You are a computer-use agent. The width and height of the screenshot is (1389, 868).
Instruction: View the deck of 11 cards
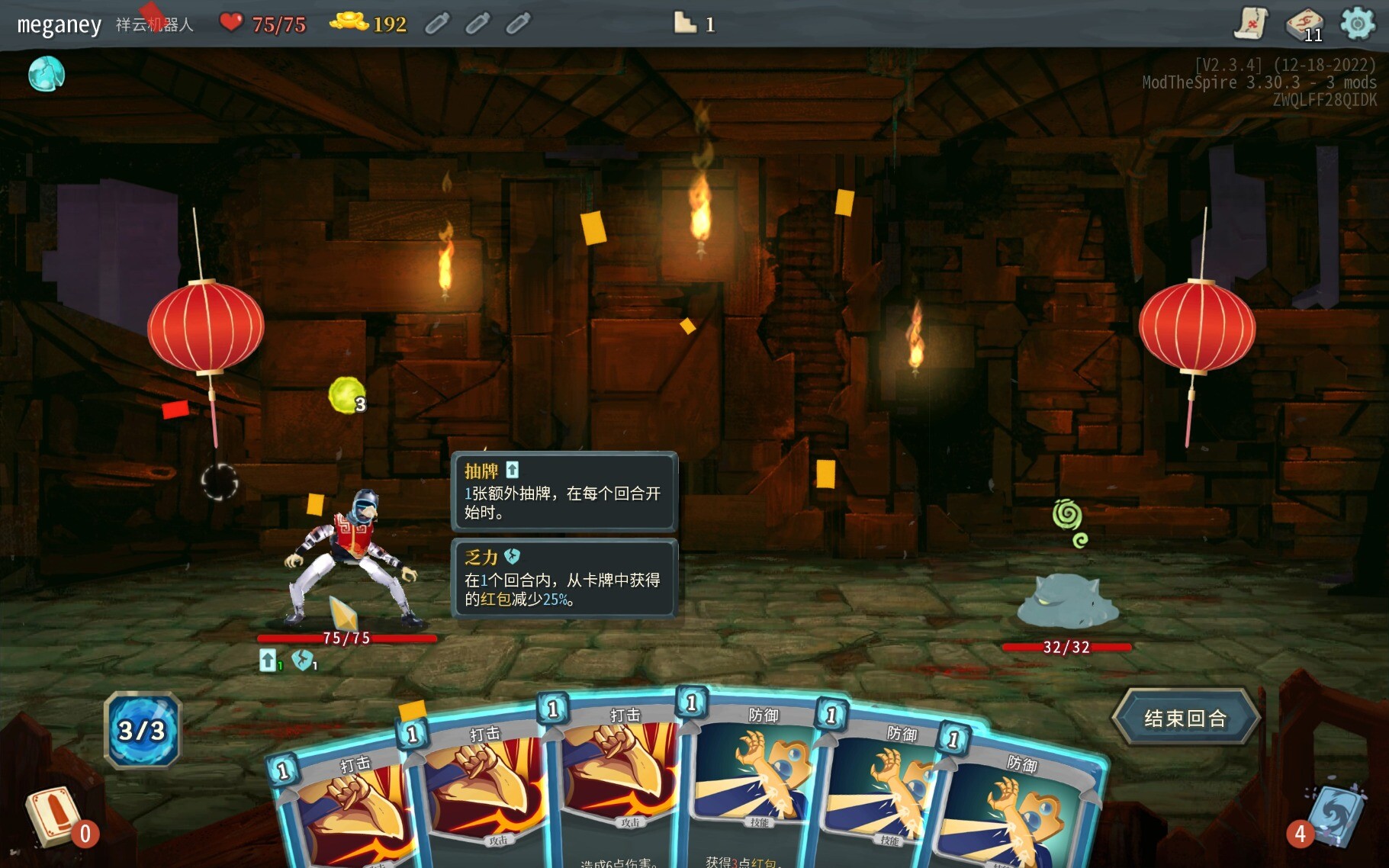pyautogui.click(x=1305, y=24)
